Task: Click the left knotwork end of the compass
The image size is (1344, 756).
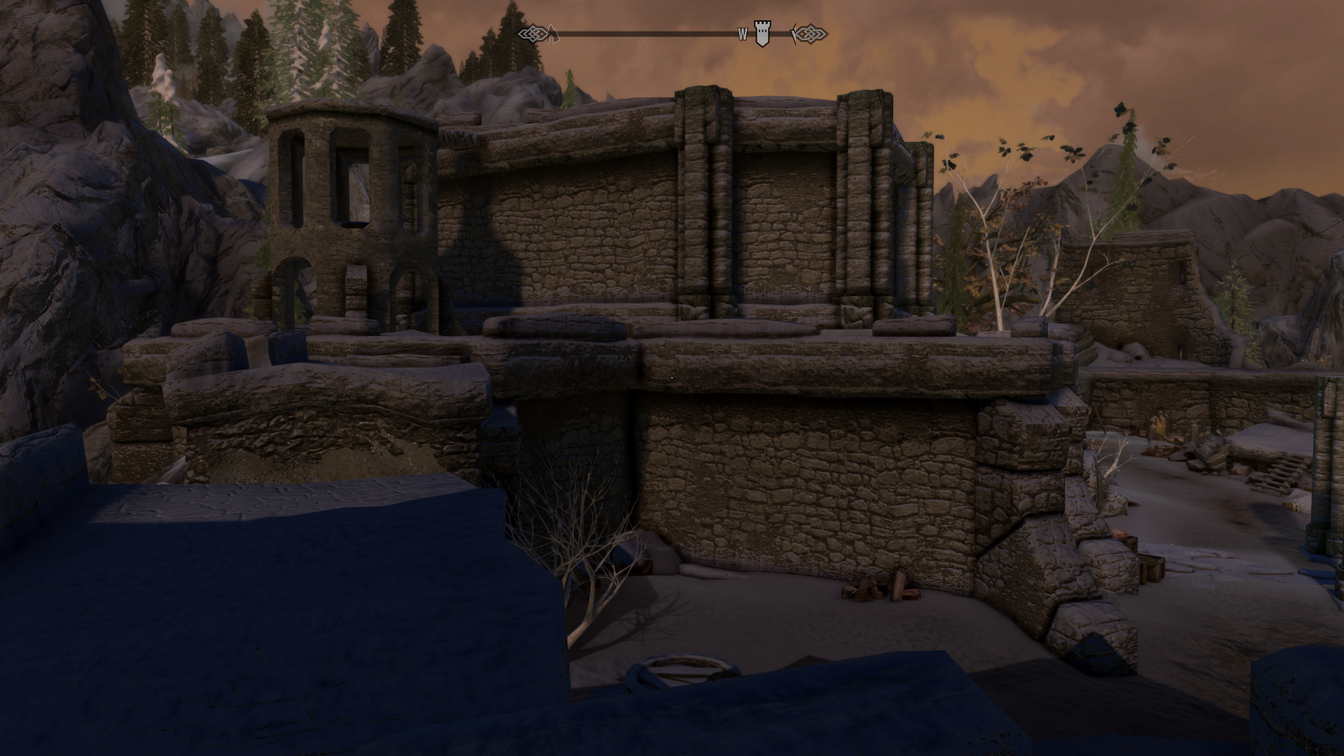Action: (x=533, y=33)
